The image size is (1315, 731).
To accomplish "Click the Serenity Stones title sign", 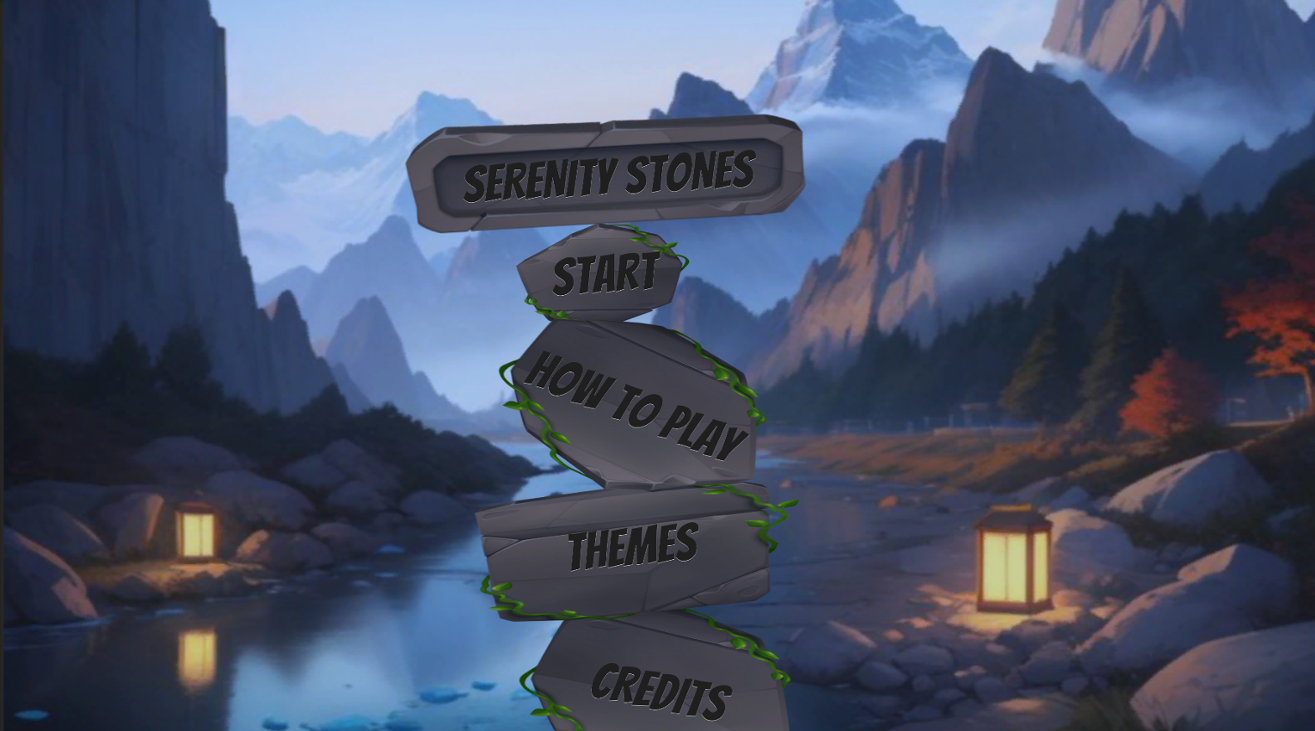I will coord(608,174).
